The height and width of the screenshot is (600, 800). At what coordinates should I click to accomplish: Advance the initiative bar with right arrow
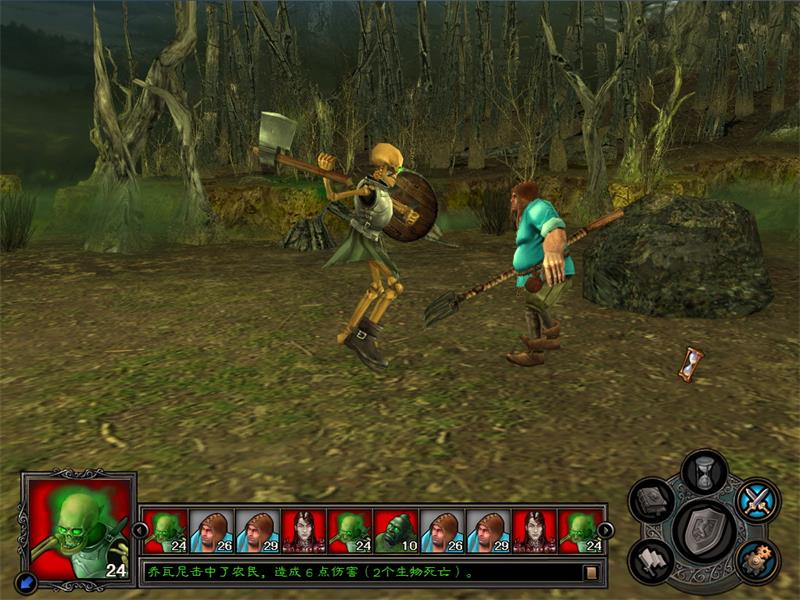606,530
